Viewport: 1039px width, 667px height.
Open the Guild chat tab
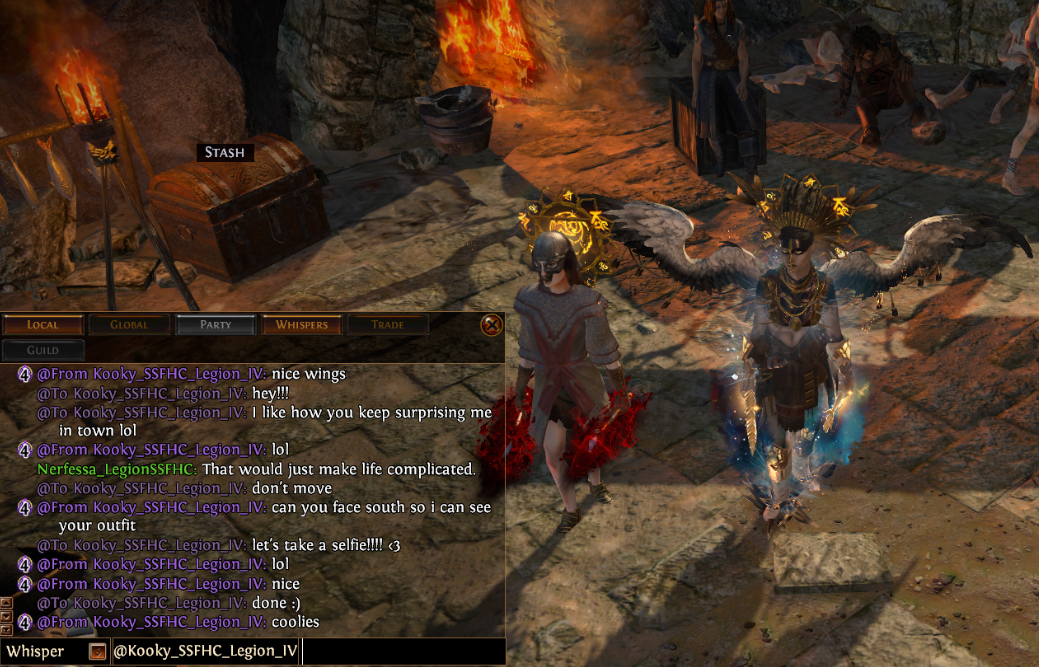(43, 350)
